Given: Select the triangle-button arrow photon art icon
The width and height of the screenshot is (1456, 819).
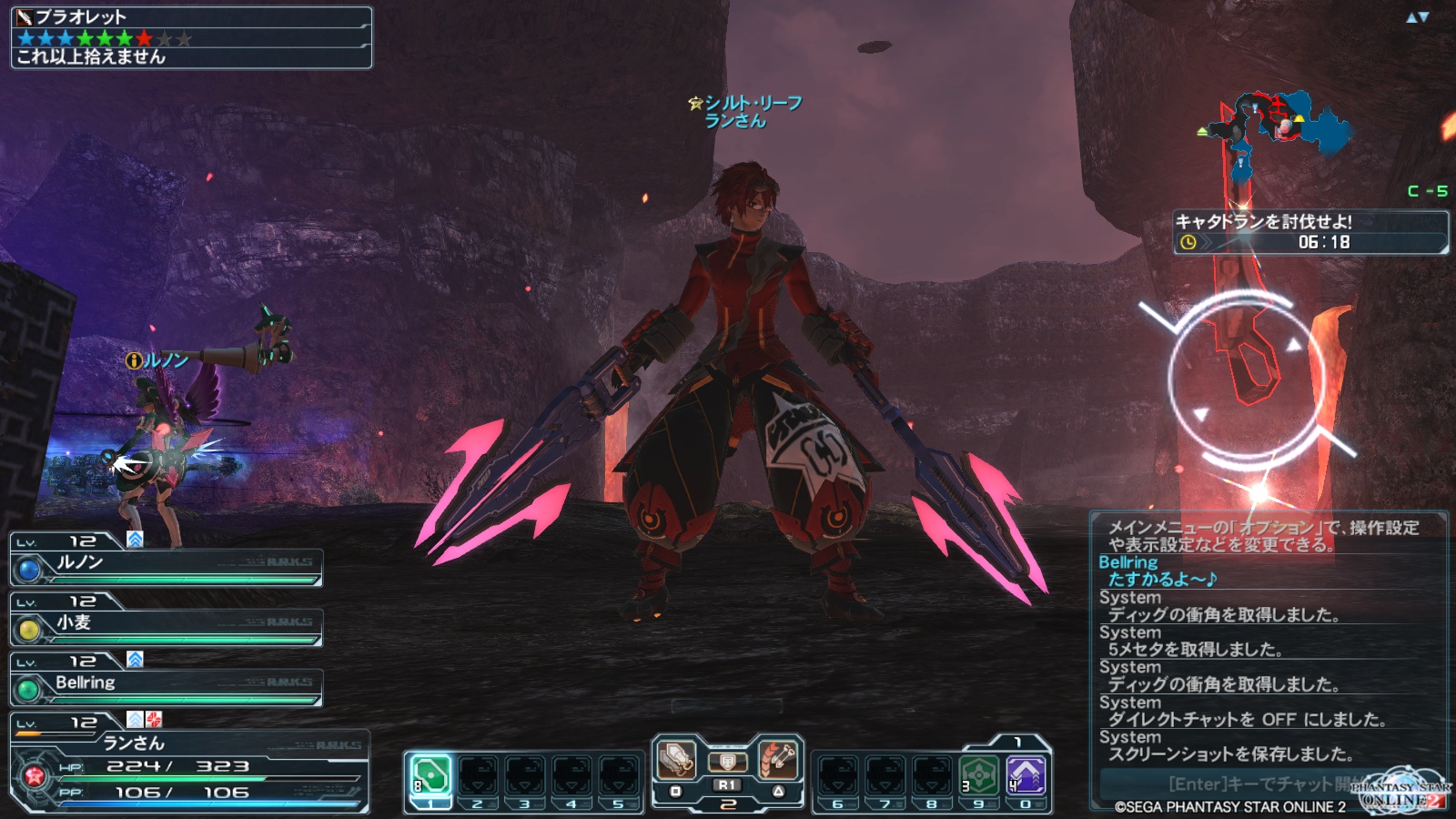Looking at the screenshot, I should click(778, 760).
